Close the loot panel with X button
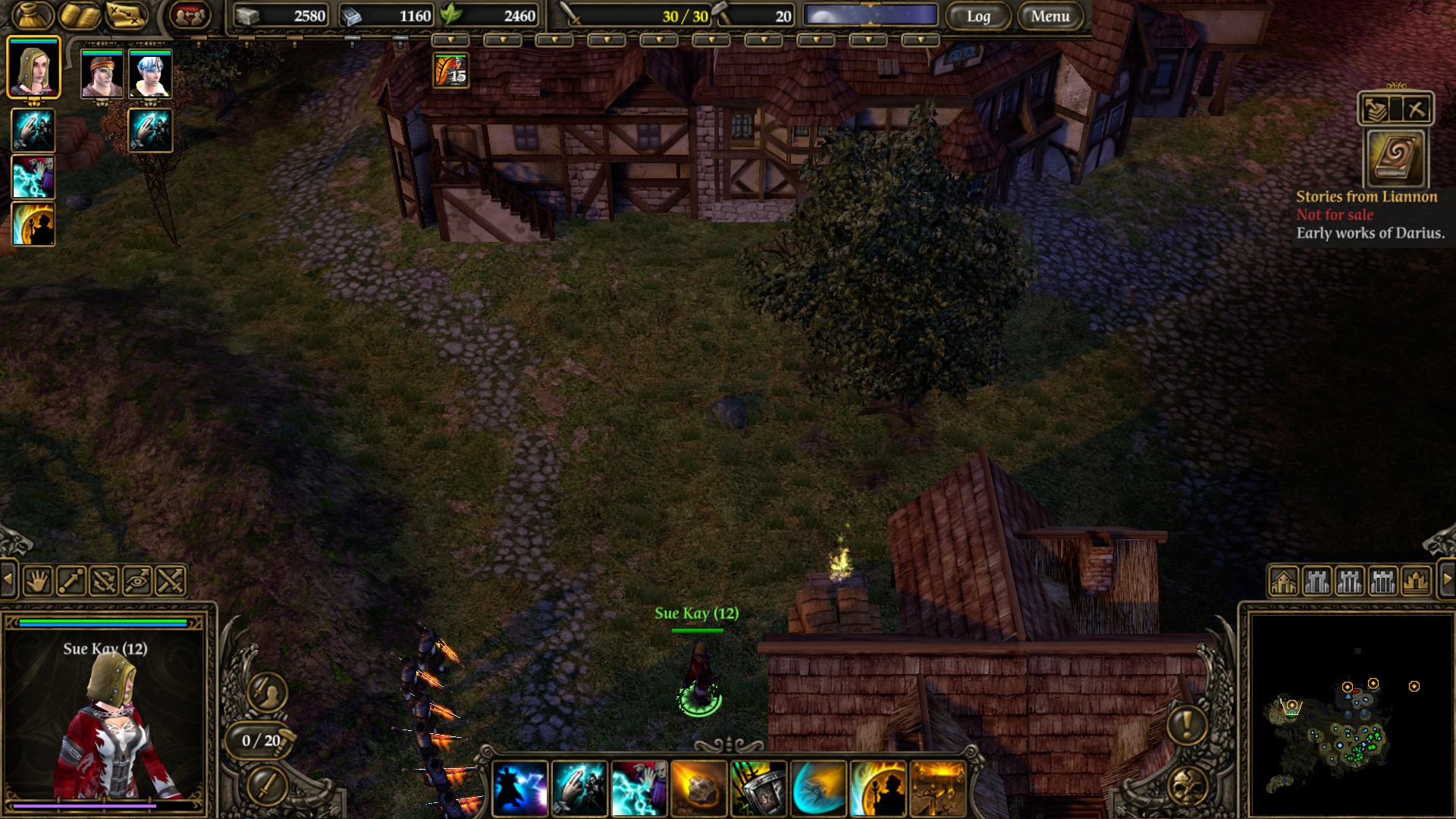Screen dimensions: 1456x819 (1415, 110)
